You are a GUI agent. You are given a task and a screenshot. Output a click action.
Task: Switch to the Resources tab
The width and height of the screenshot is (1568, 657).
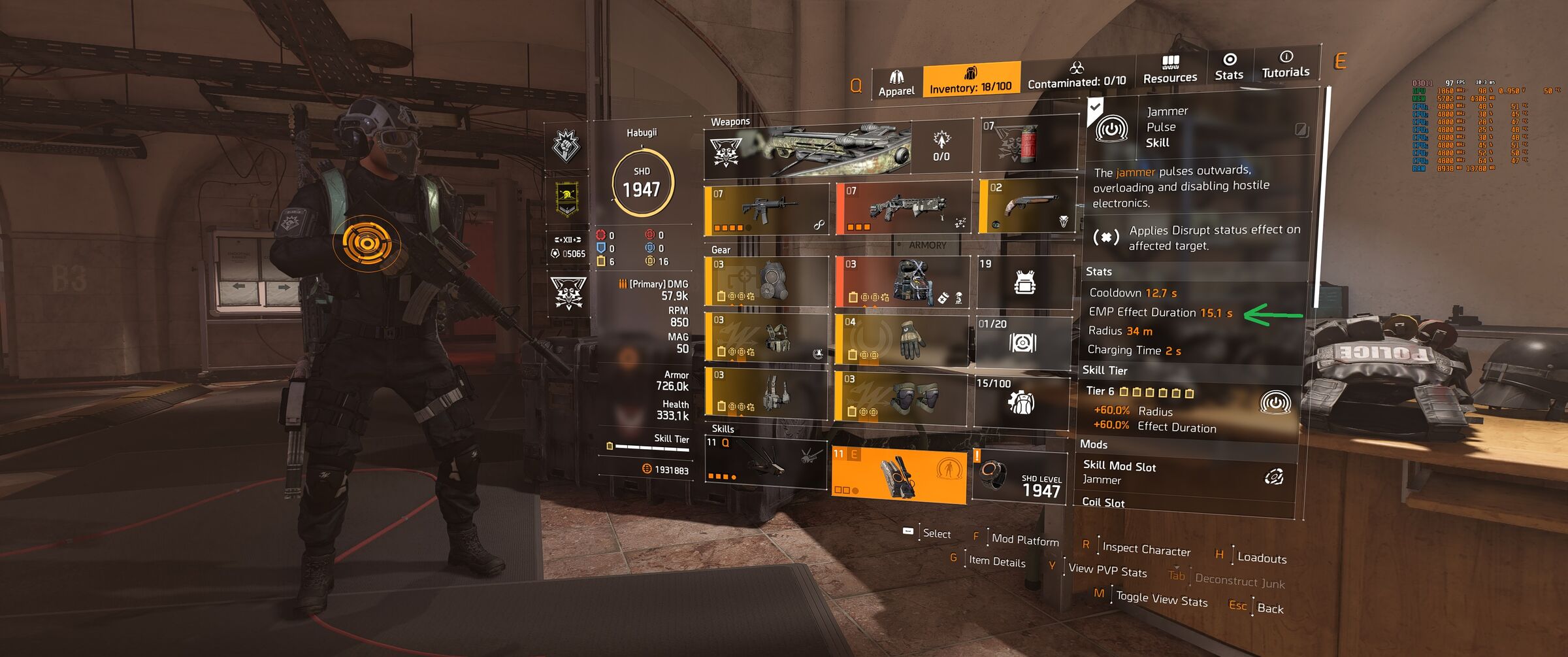click(x=1170, y=70)
